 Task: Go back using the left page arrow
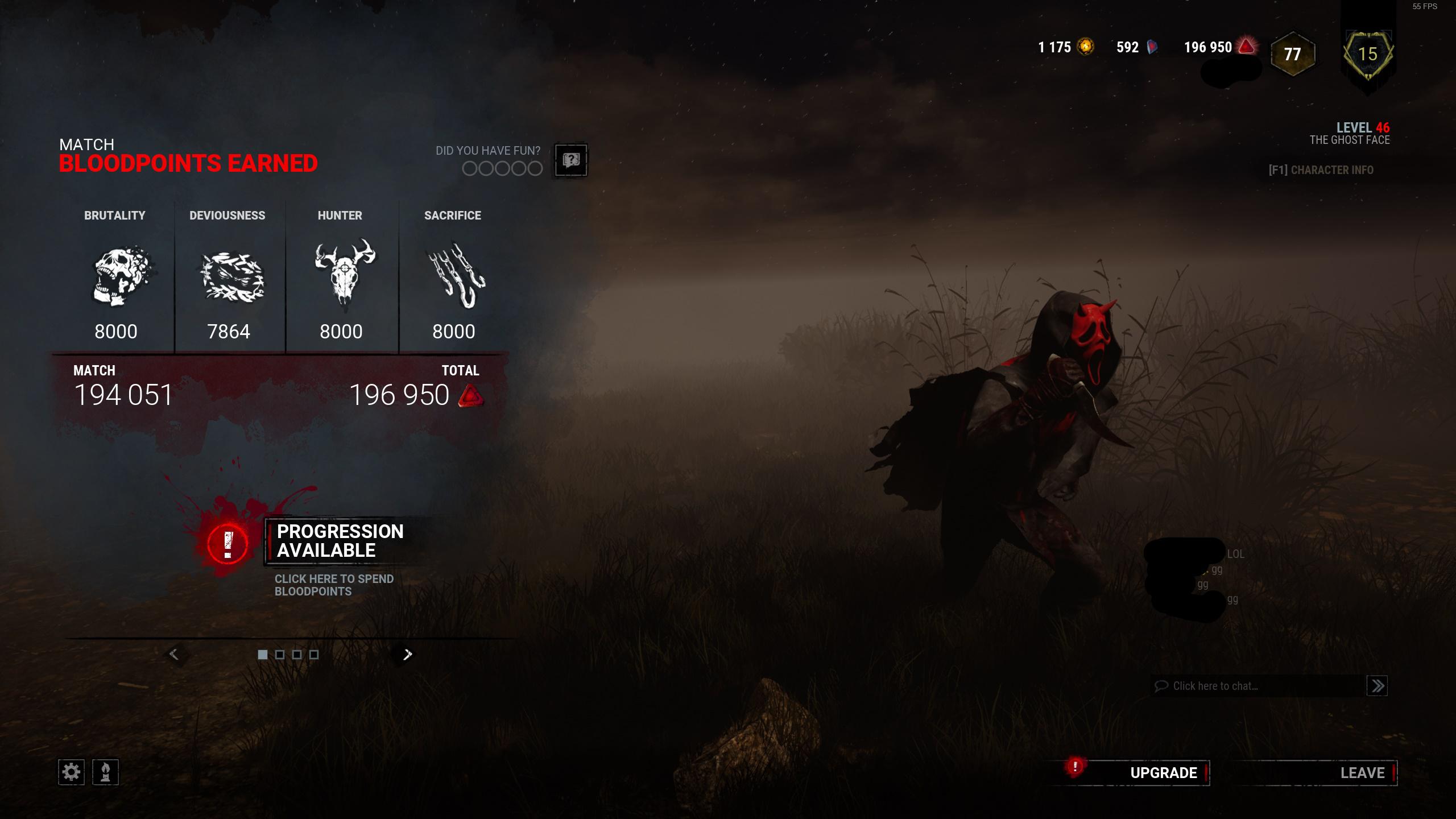point(175,654)
